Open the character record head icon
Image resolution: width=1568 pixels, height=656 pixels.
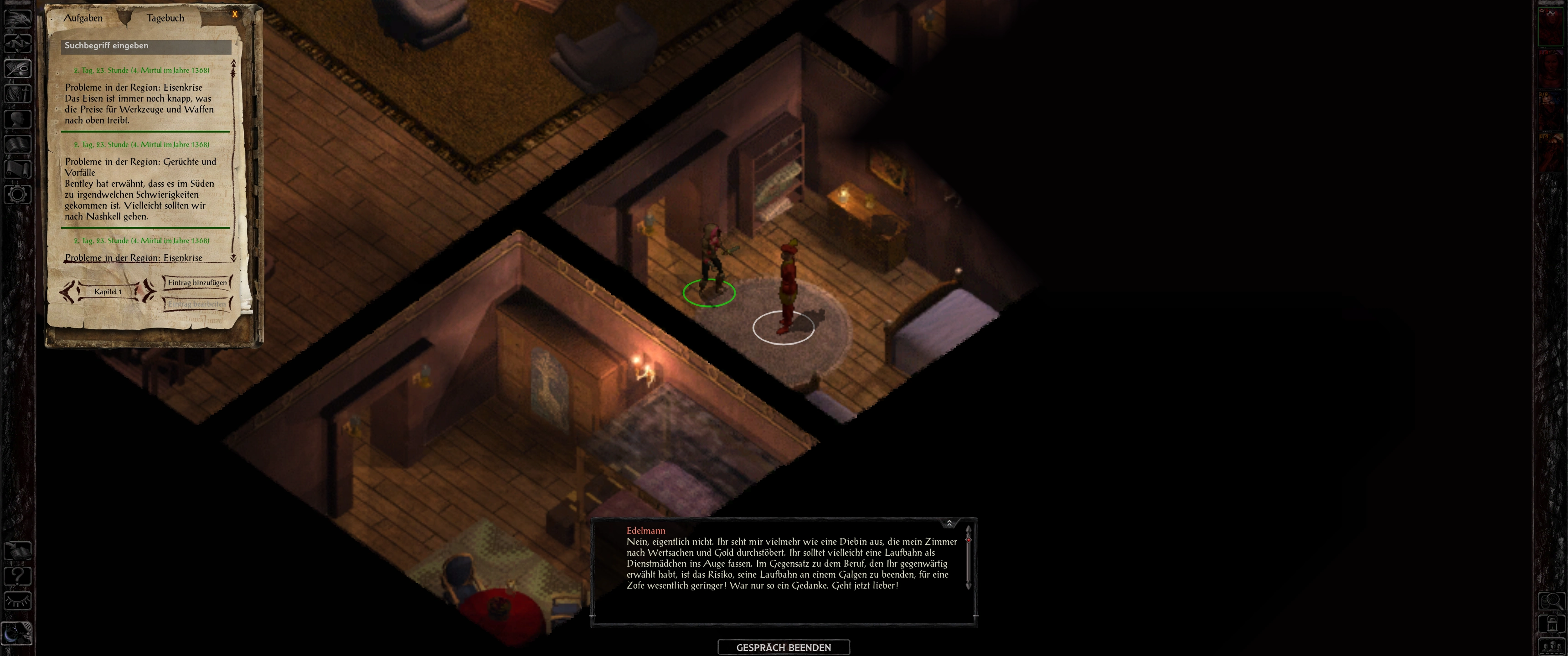tap(18, 118)
